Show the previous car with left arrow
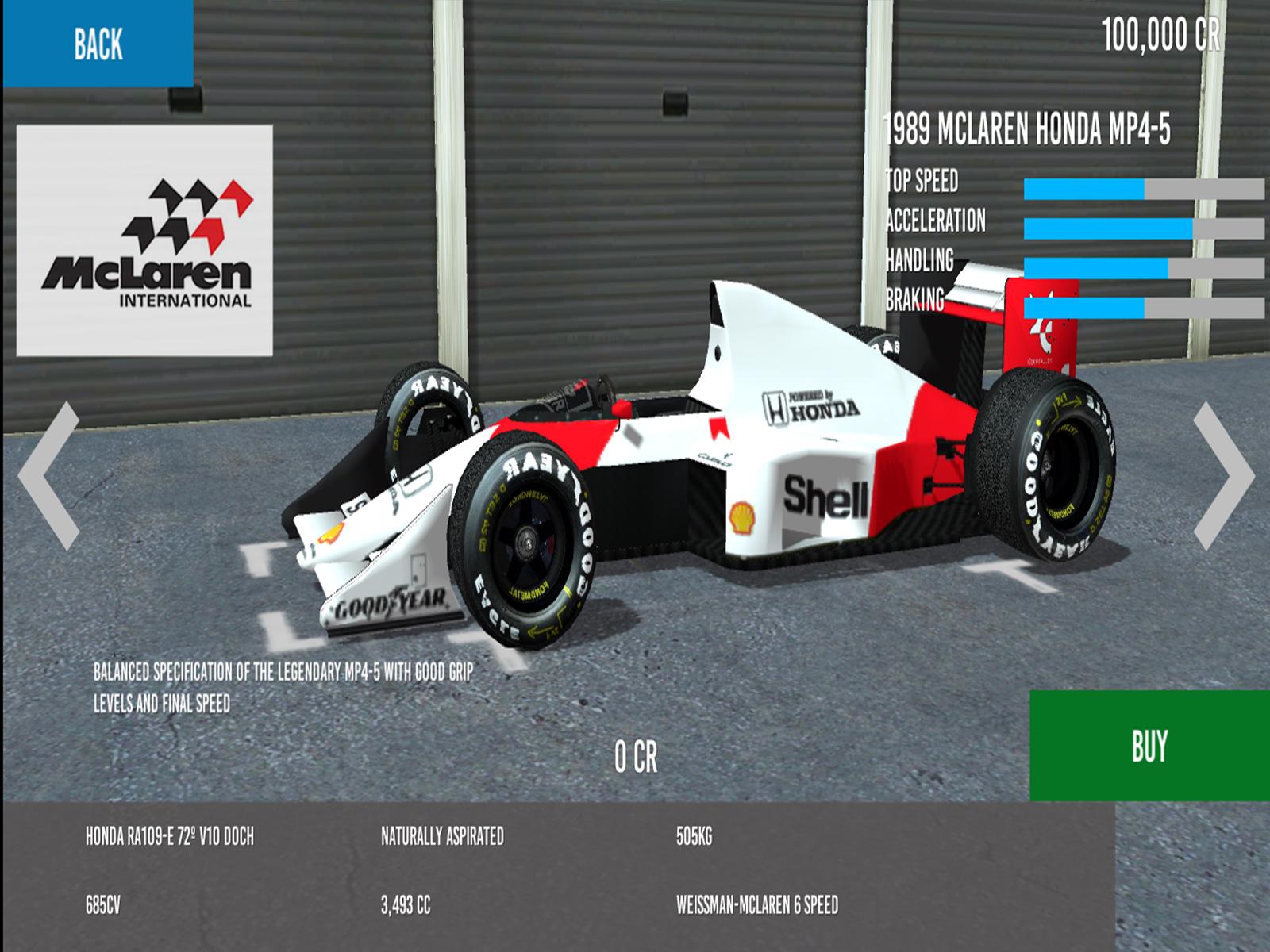 pos(49,476)
